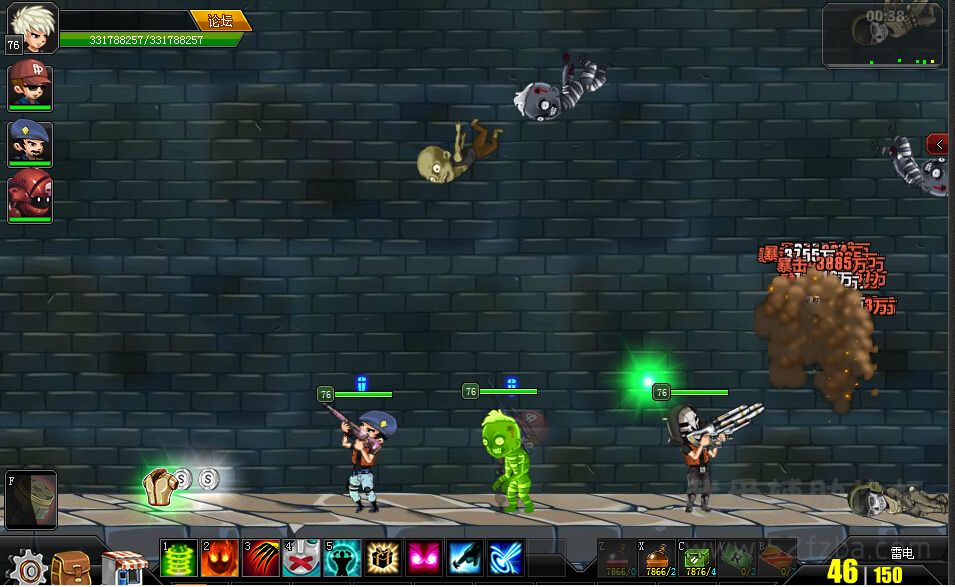The height and width of the screenshot is (587, 955).
Task: Use the teal muscle flex skill
Action: (343, 559)
